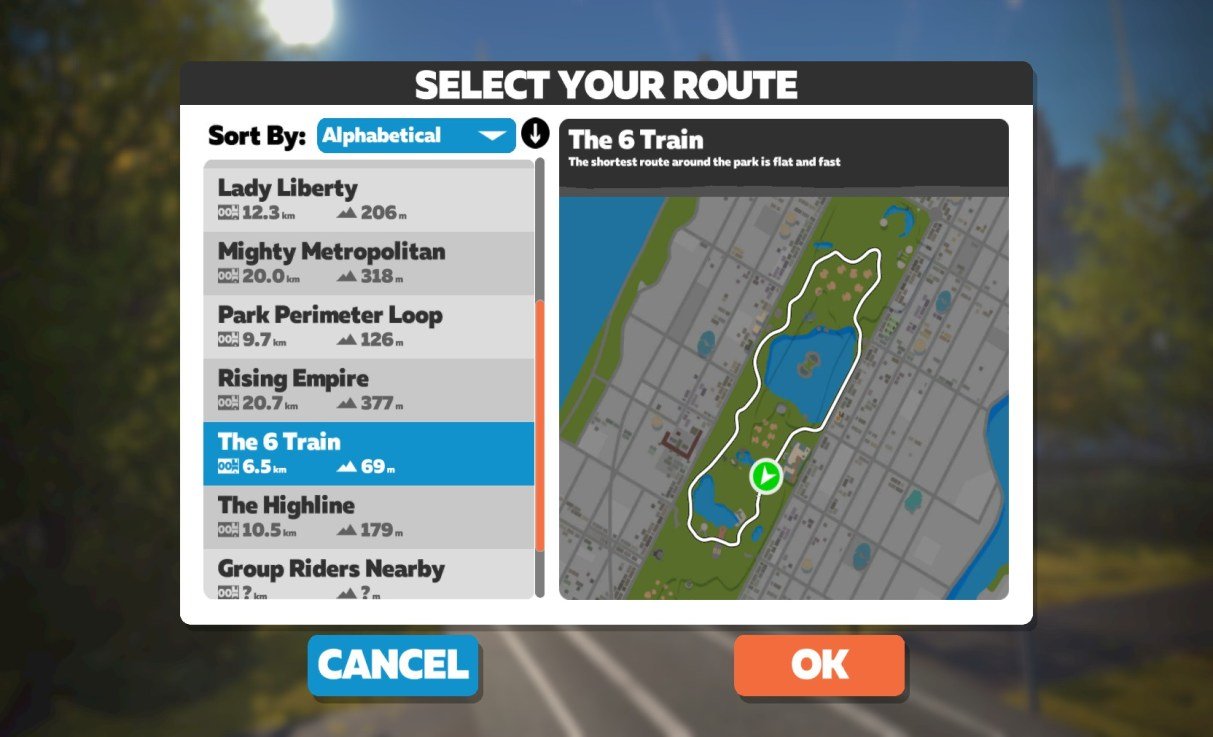This screenshot has width=1213, height=737.
Task: Confirm the route with OK
Action: (819, 665)
